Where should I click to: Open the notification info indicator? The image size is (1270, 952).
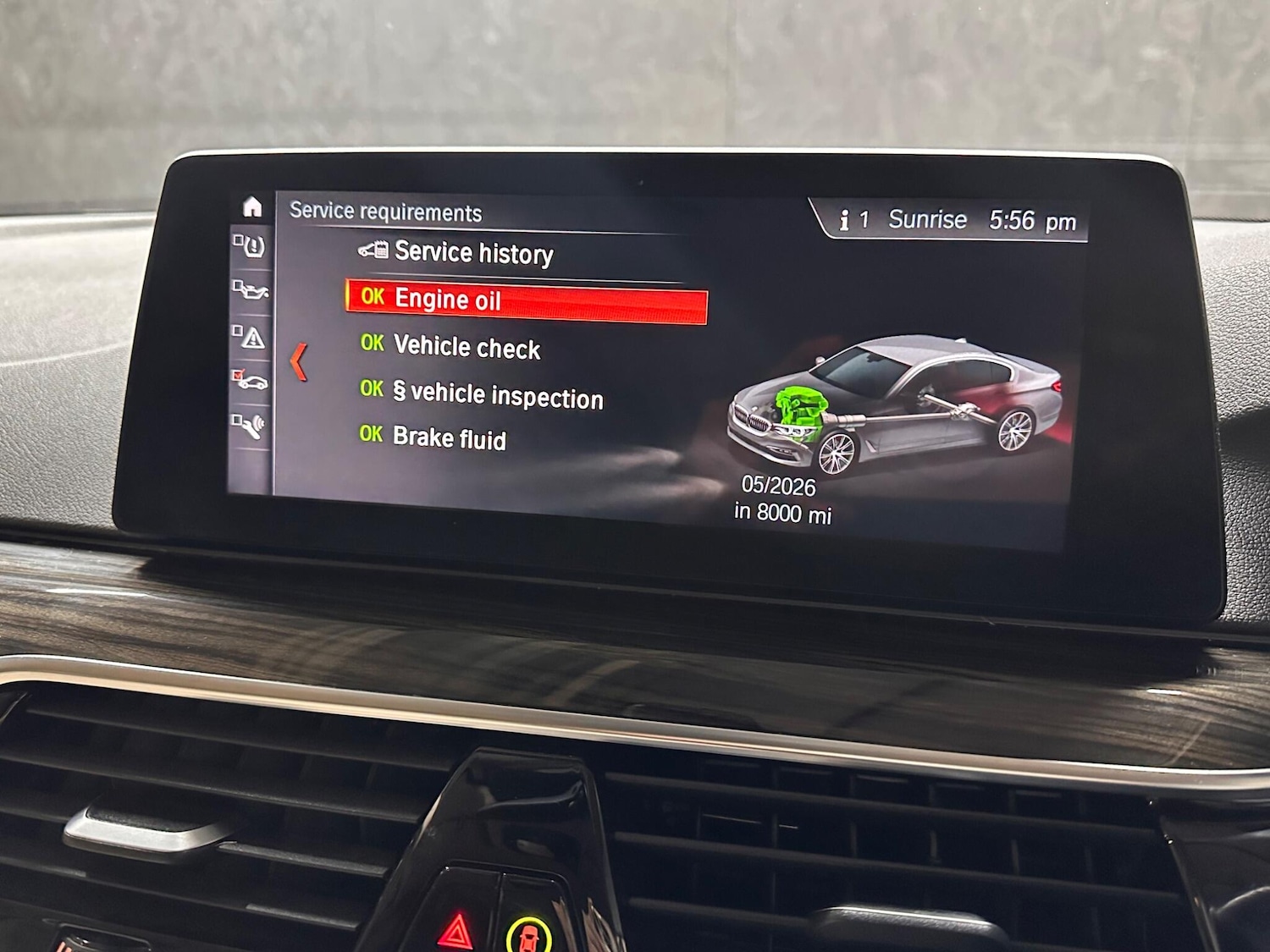(853, 220)
